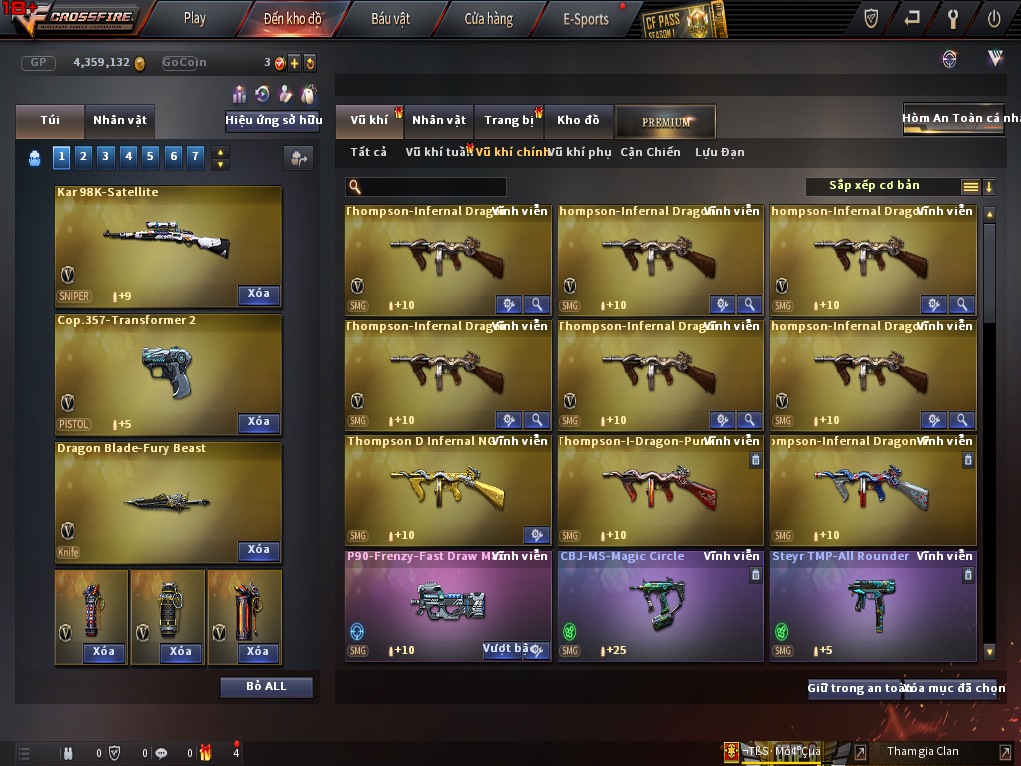Screen dimensions: 1021x766
Task: Click the weapon search field
Action: click(432, 187)
